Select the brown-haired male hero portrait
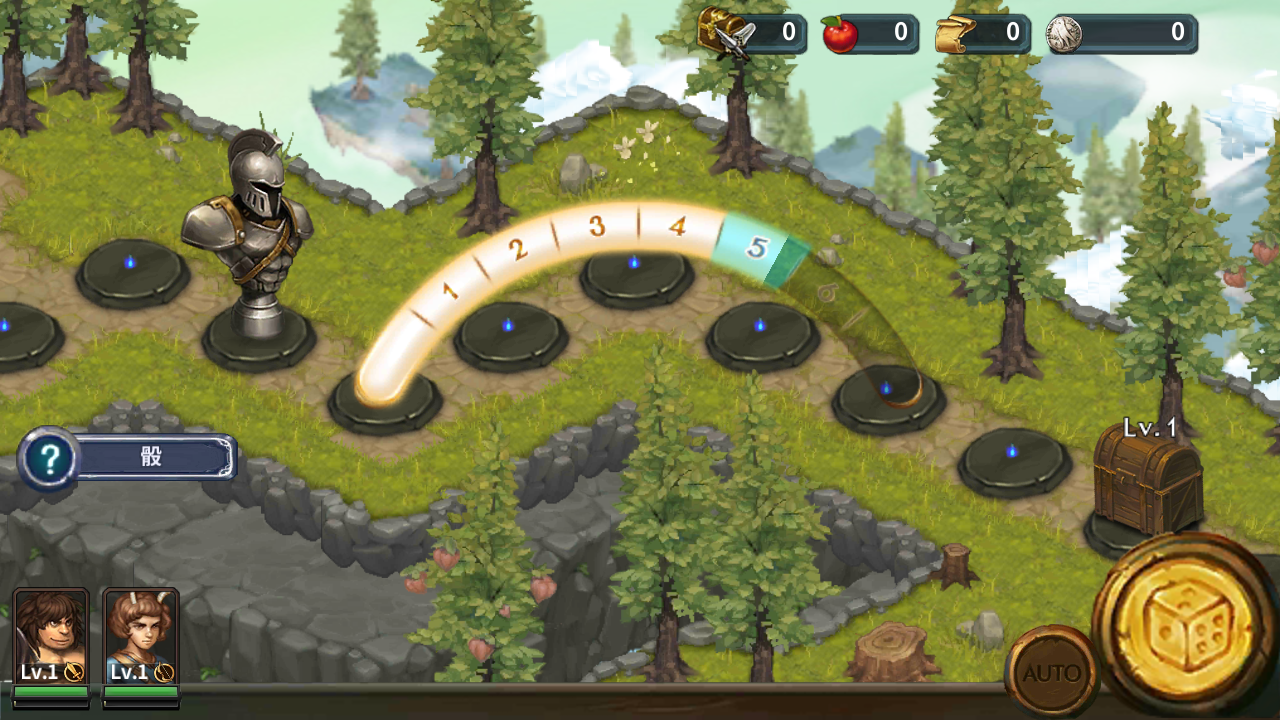Image resolution: width=1280 pixels, height=720 pixels. [x=51, y=636]
